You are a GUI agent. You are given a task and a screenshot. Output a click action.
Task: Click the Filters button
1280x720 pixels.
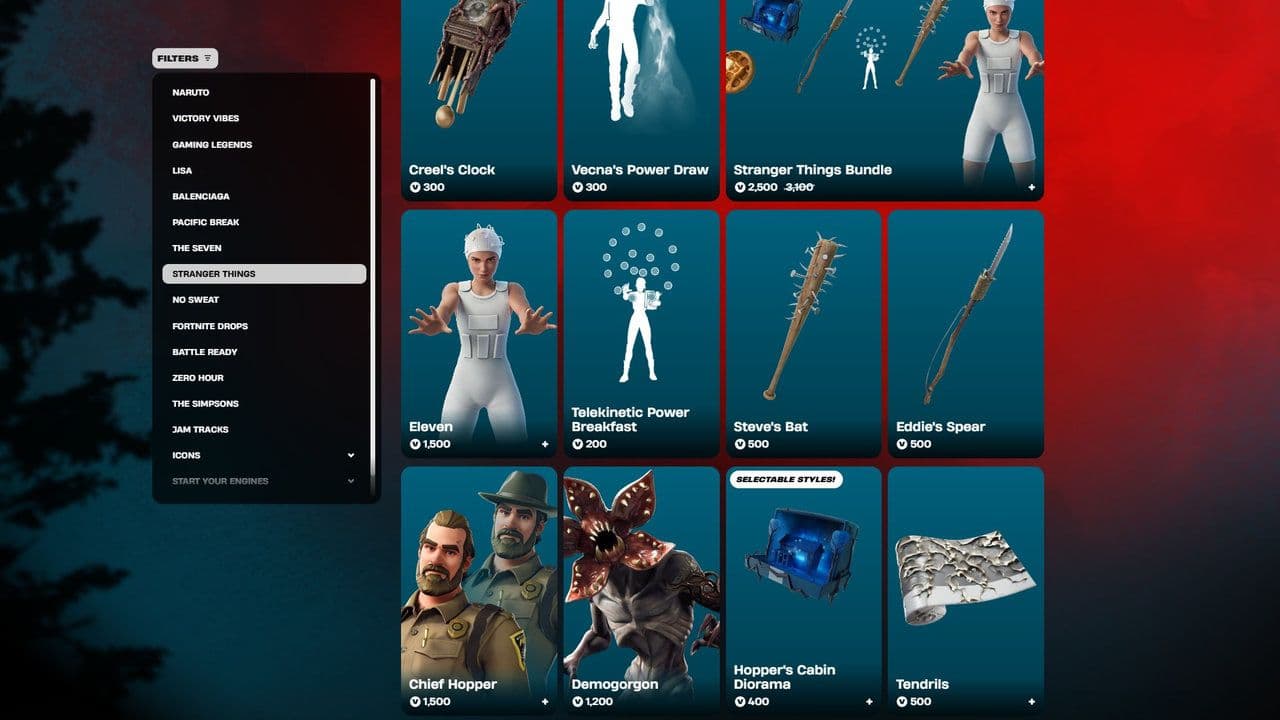tap(184, 58)
